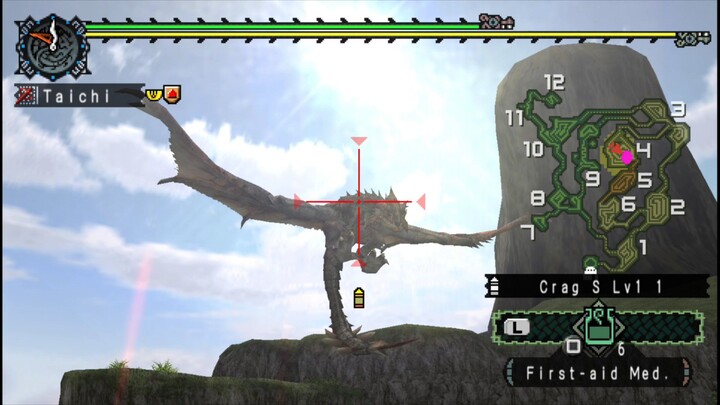Select area 12 on the minimap
Viewport: 720px width, 405px height.
tap(554, 83)
